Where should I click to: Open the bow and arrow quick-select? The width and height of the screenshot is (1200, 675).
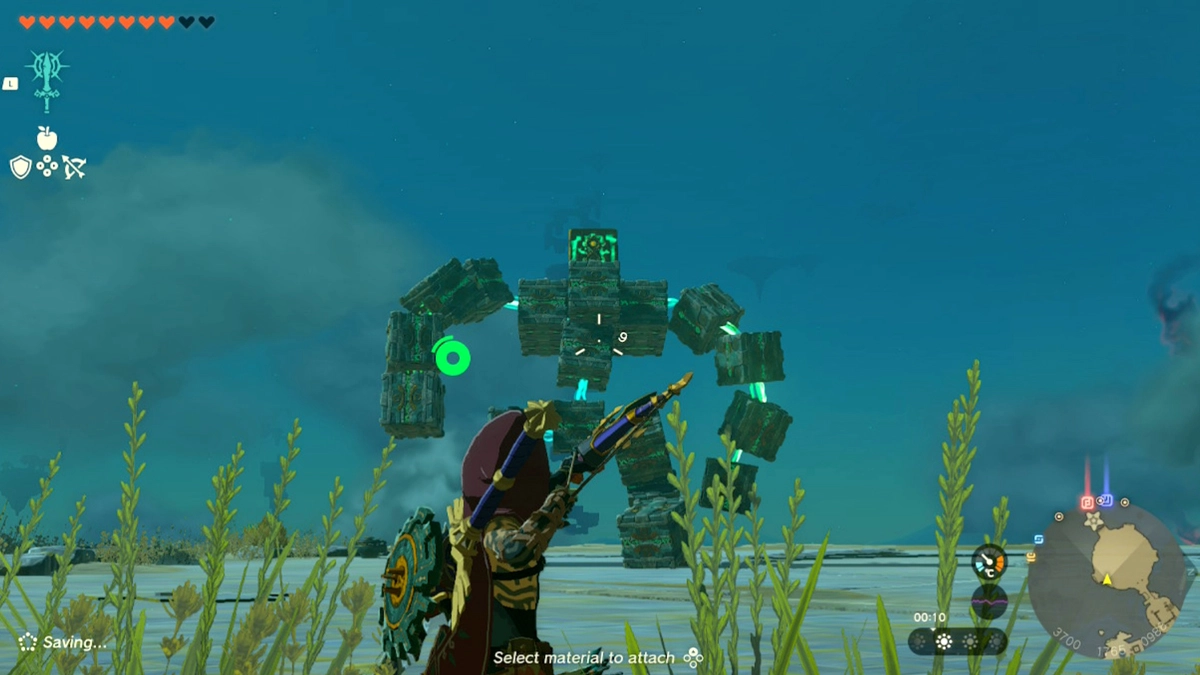[74, 167]
